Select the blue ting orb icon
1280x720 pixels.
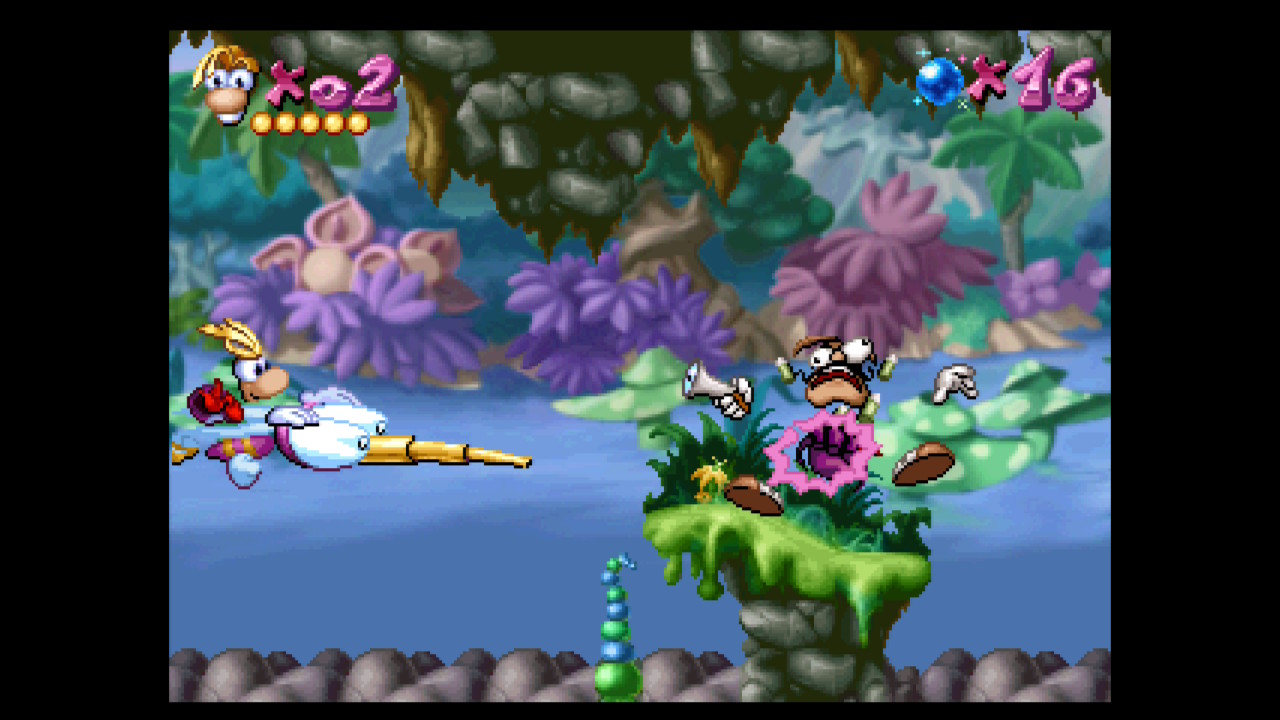939,81
